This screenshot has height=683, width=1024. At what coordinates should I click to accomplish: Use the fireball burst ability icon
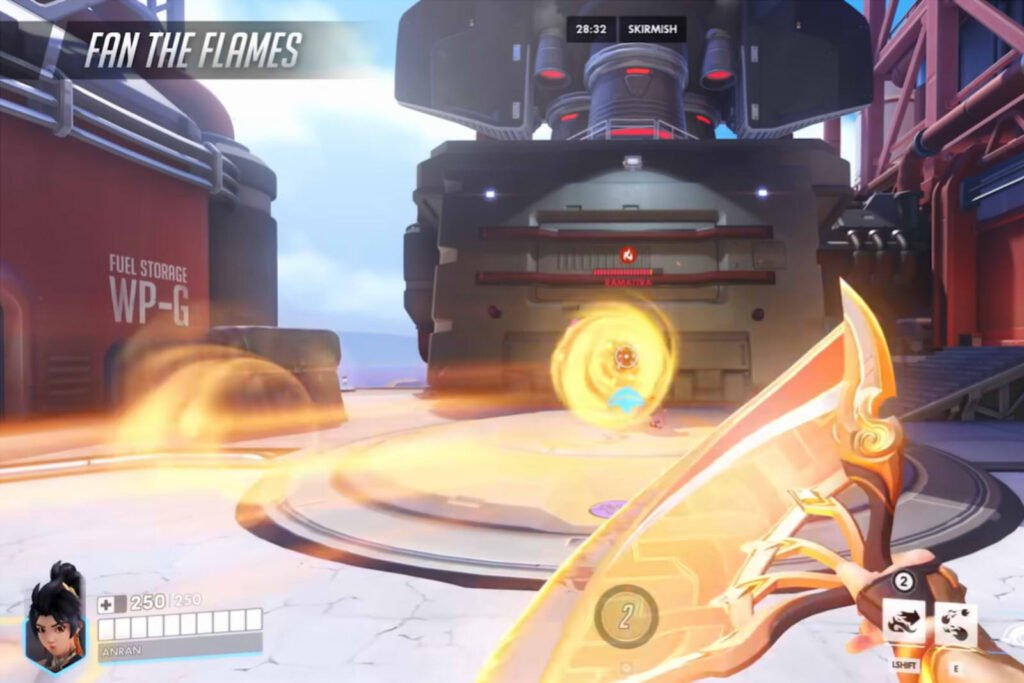click(x=955, y=620)
